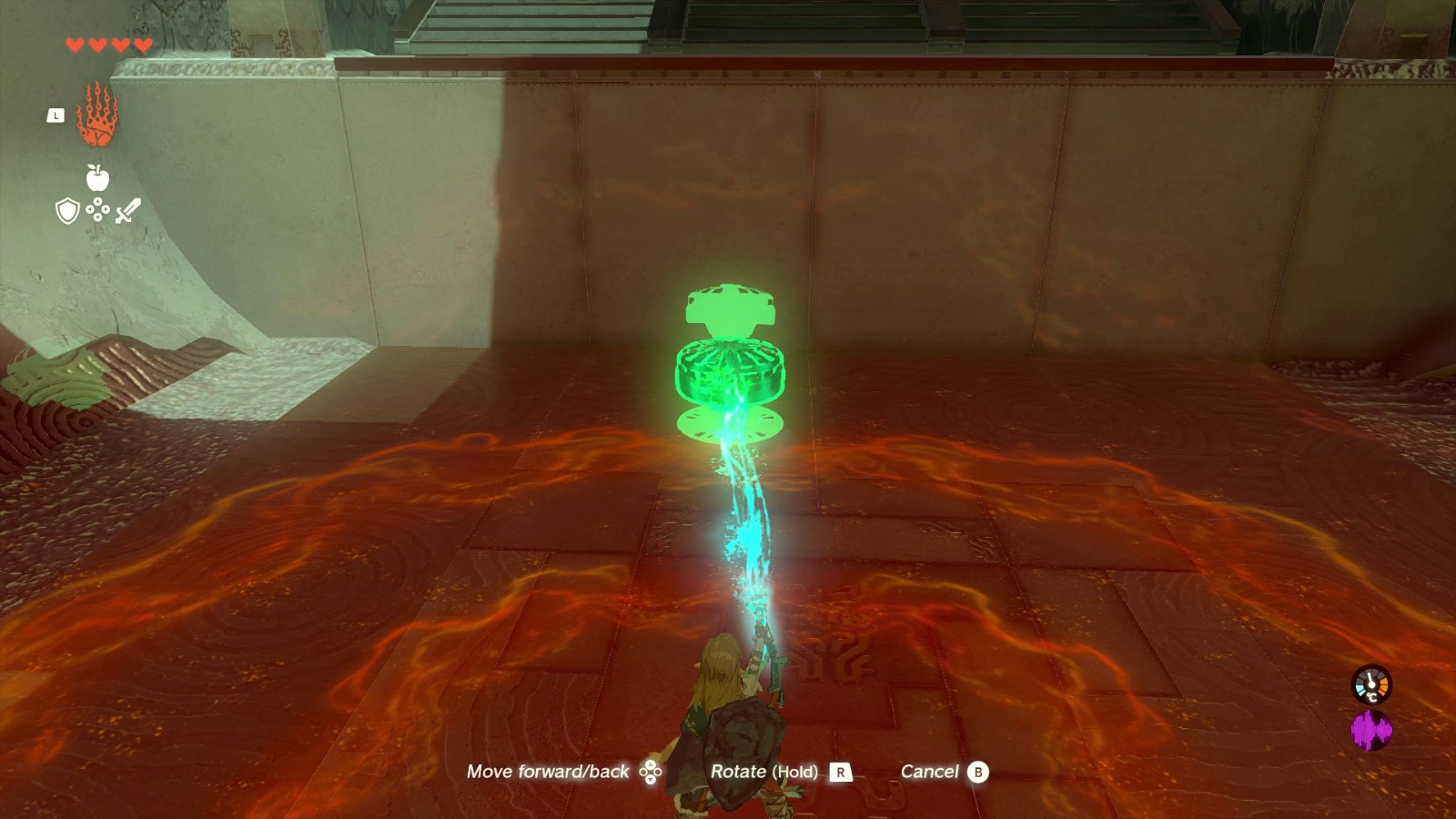
Task: Open the food item with the apple icon
Action: (97, 180)
